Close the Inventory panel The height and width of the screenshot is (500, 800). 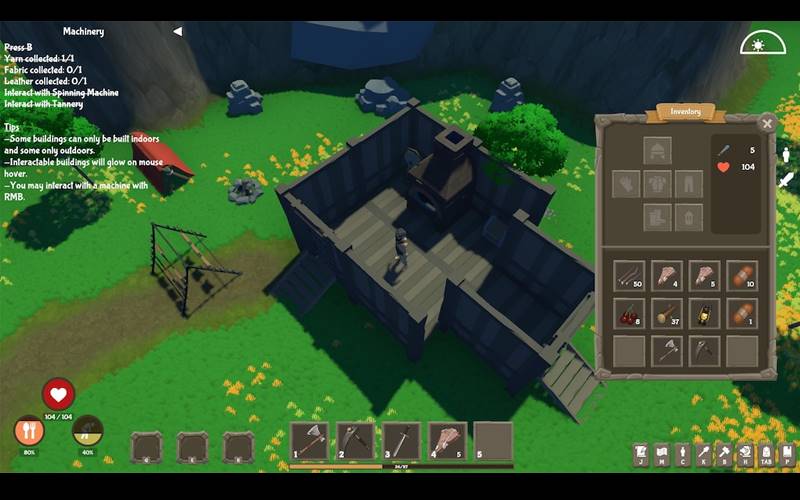767,124
